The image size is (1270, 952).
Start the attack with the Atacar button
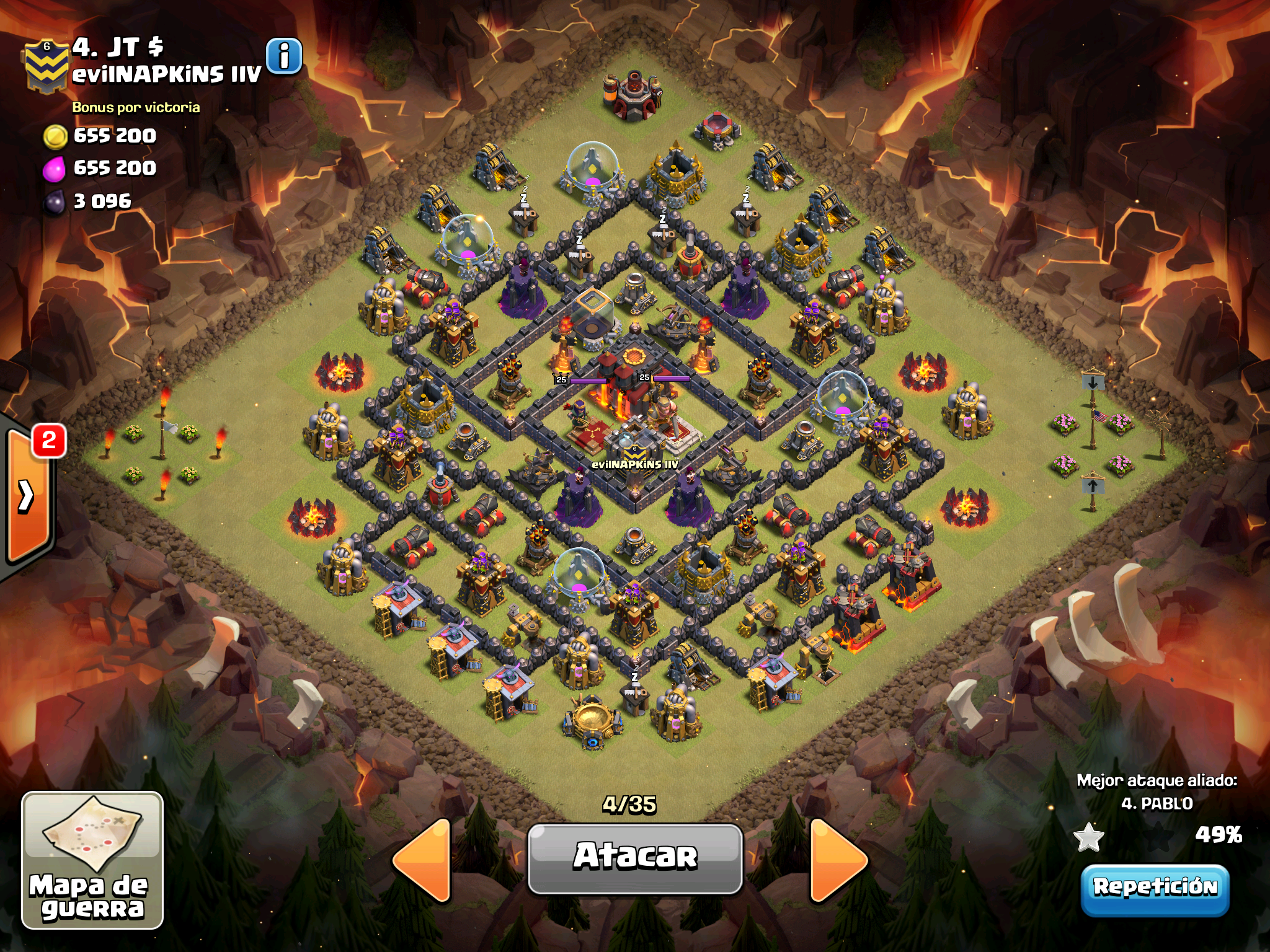coord(635,858)
